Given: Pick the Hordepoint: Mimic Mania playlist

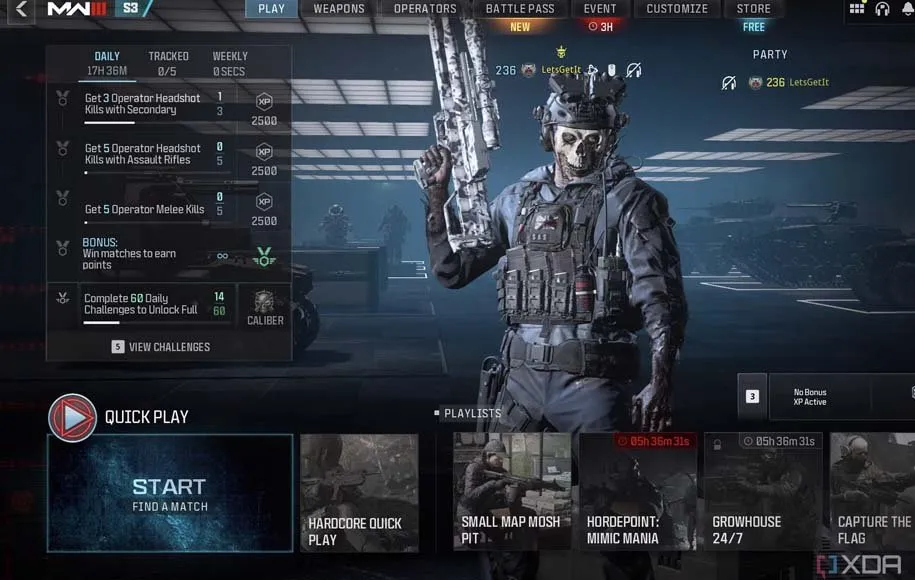Looking at the screenshot, I should pos(636,493).
